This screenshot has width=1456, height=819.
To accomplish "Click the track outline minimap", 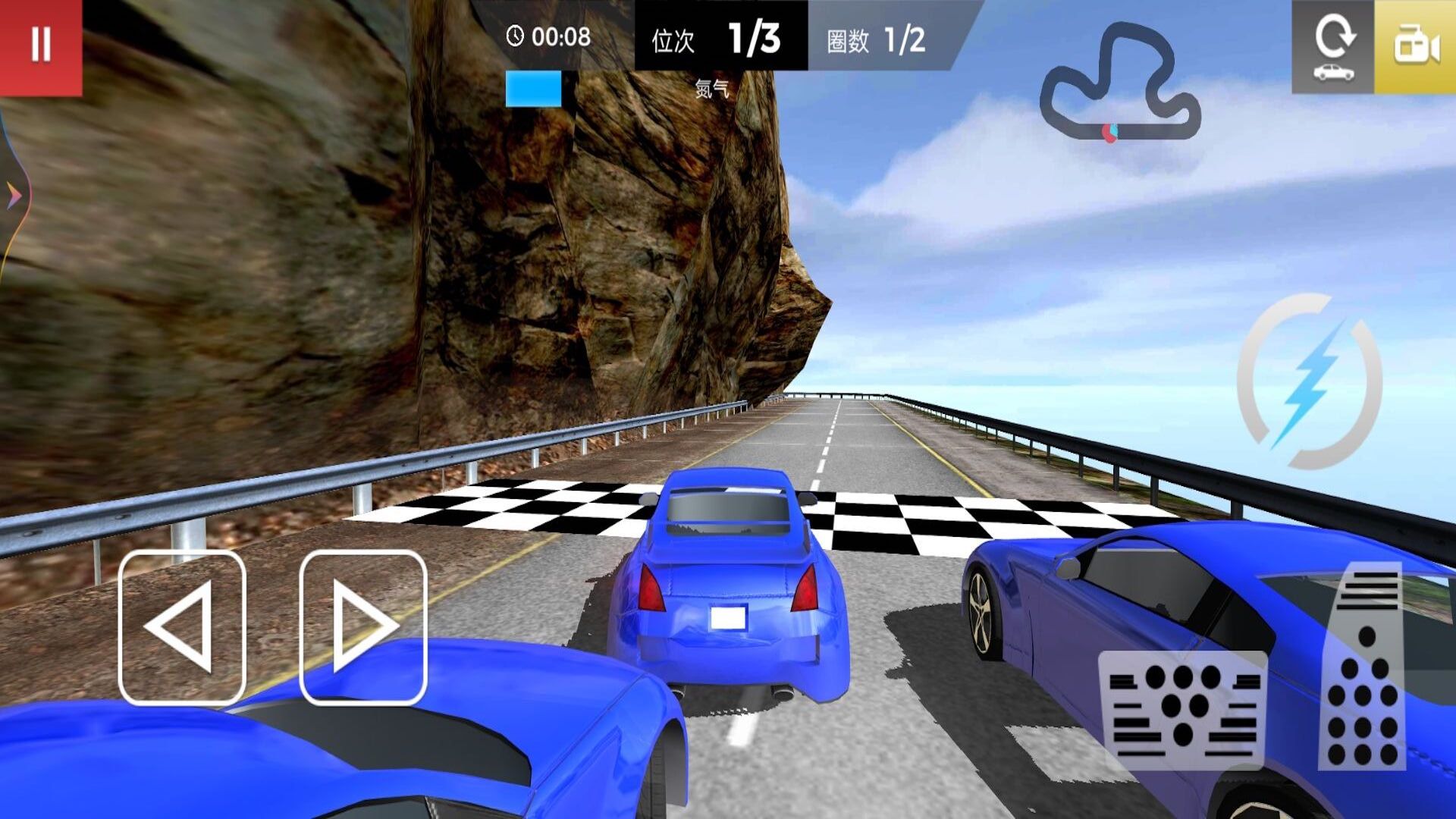I will (x=1119, y=85).
